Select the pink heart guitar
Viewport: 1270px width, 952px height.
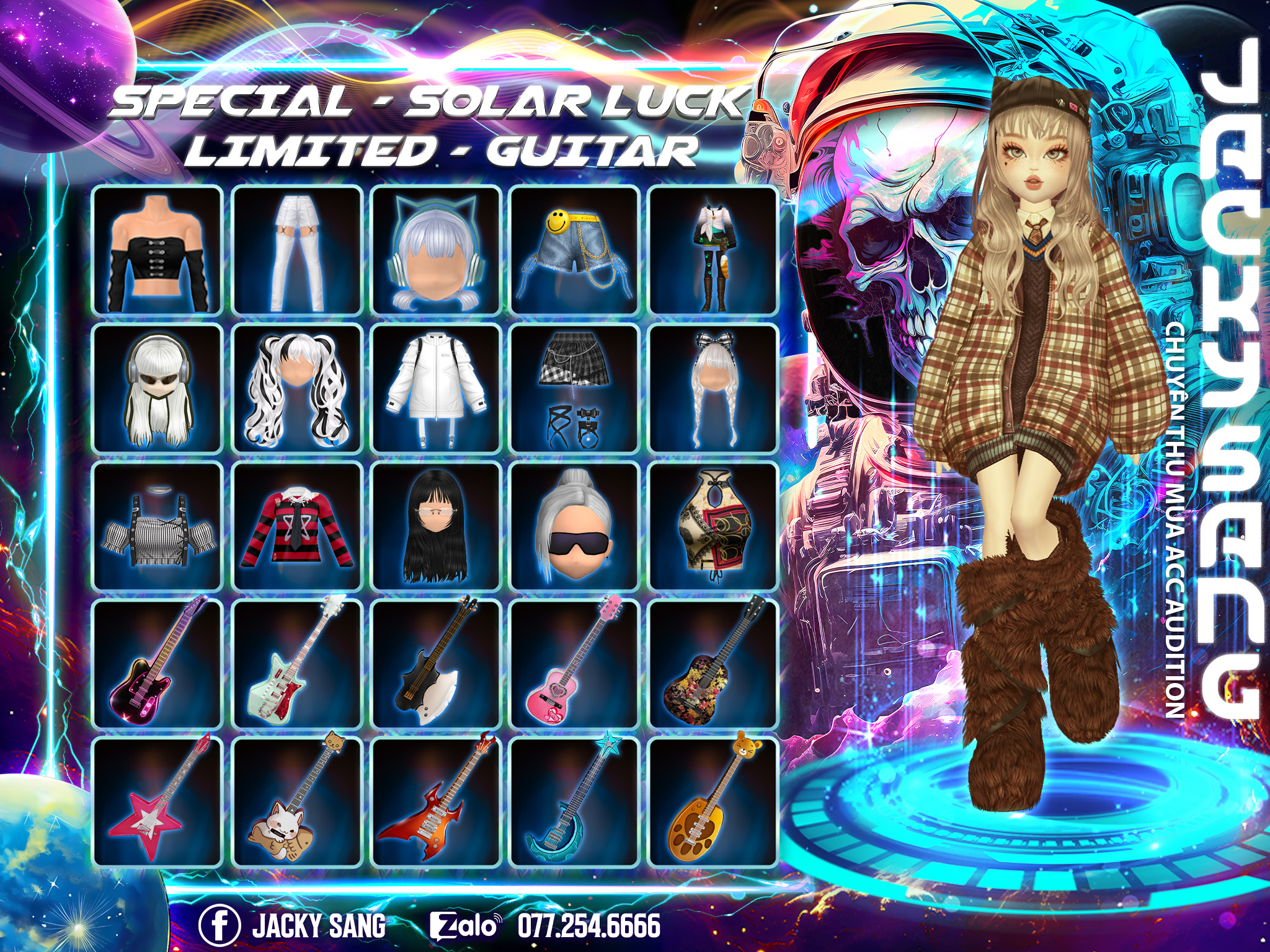[x=575, y=664]
